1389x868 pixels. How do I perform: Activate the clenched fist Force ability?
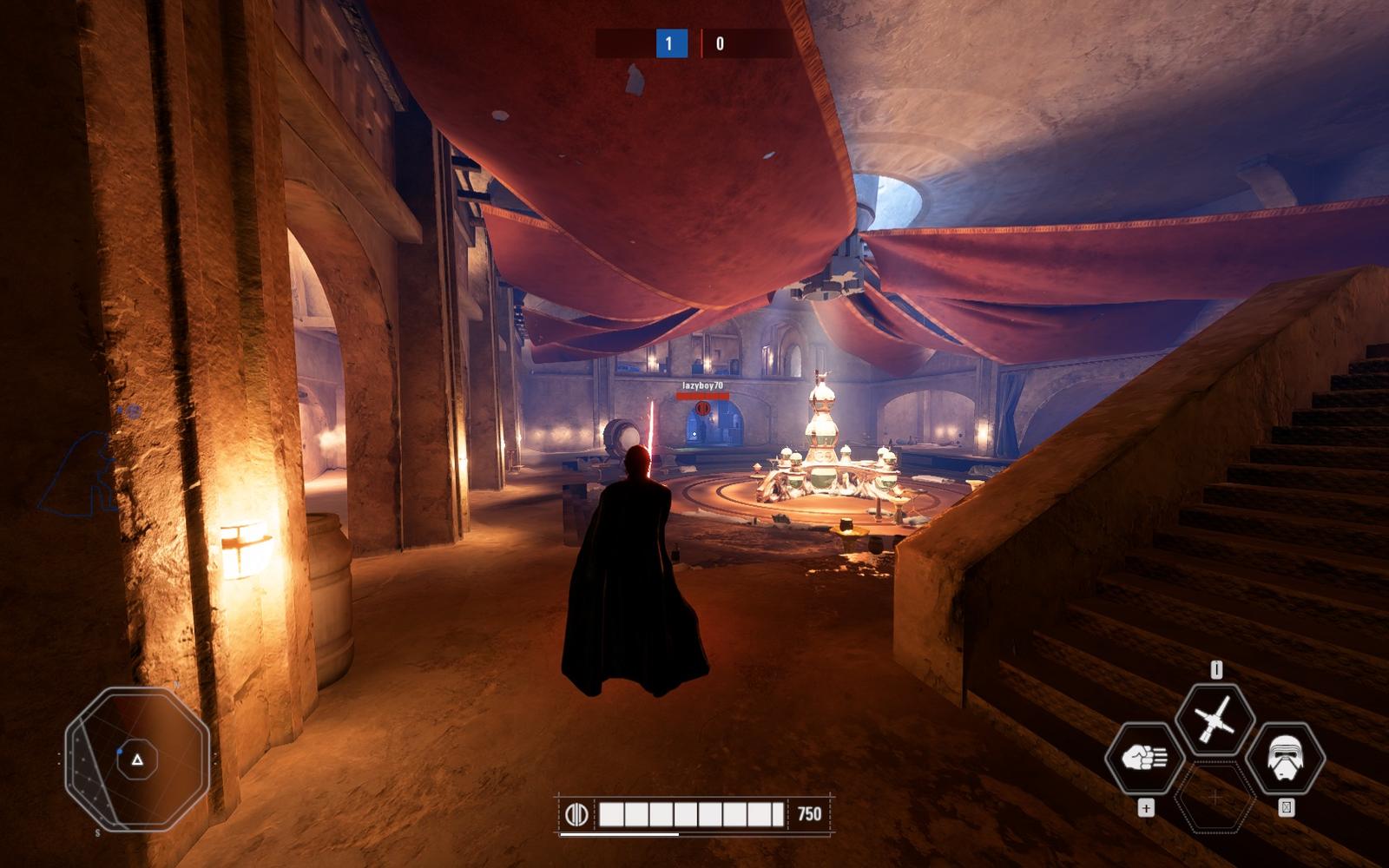click(1145, 759)
